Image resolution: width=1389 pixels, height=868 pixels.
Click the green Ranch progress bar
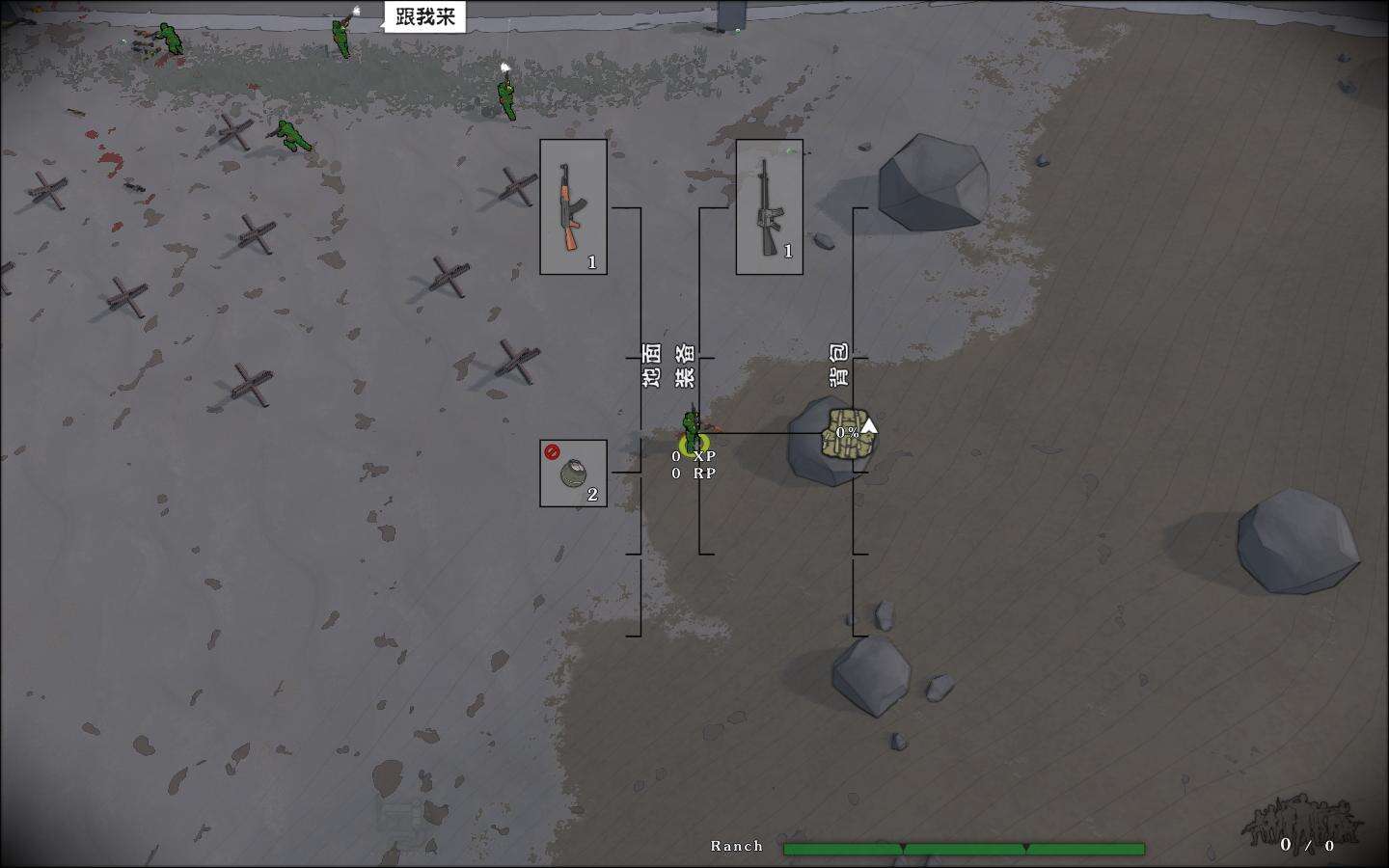tap(965, 845)
